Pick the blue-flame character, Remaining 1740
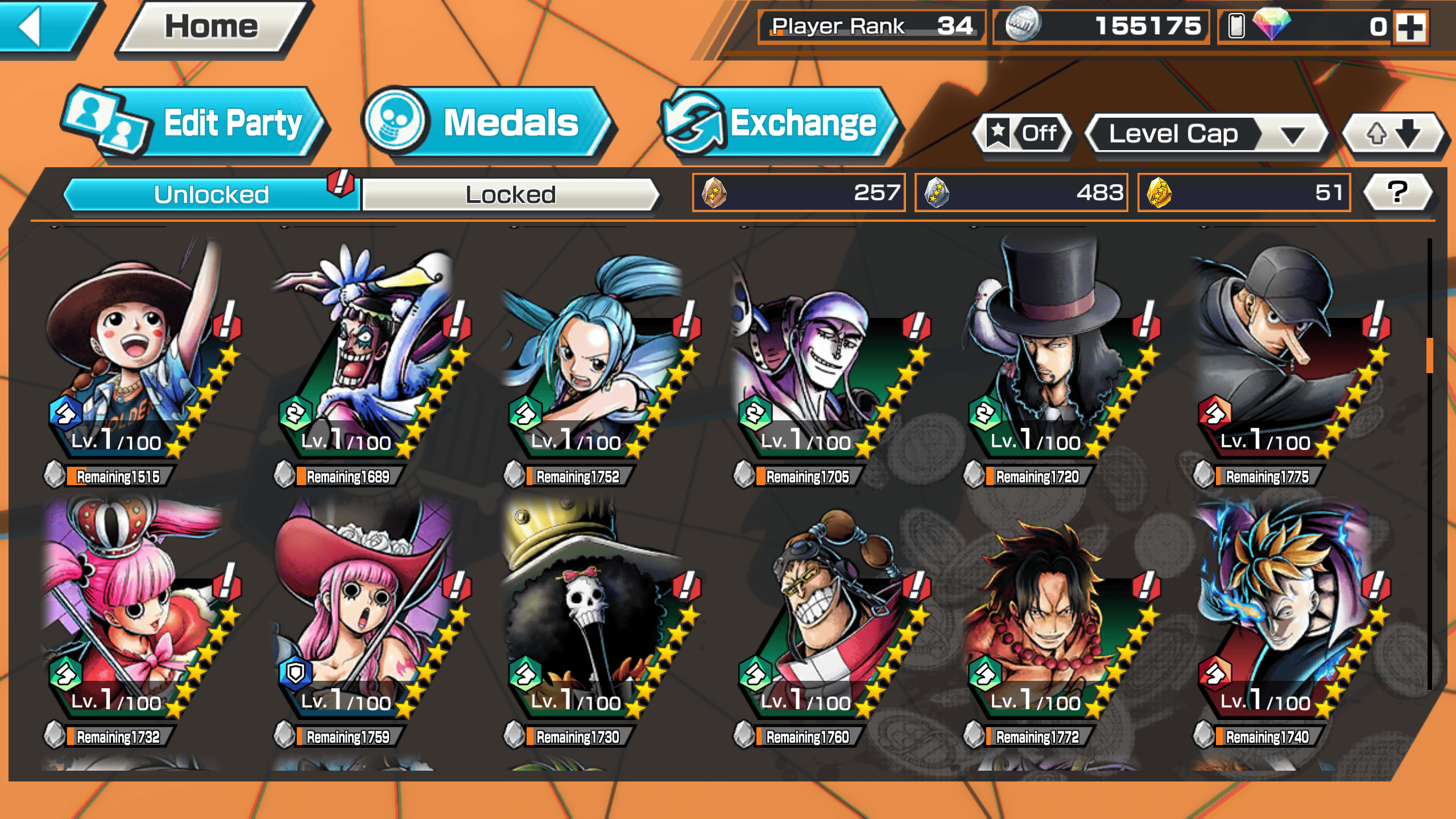Screen dimensions: 1456x819 point(1285,617)
